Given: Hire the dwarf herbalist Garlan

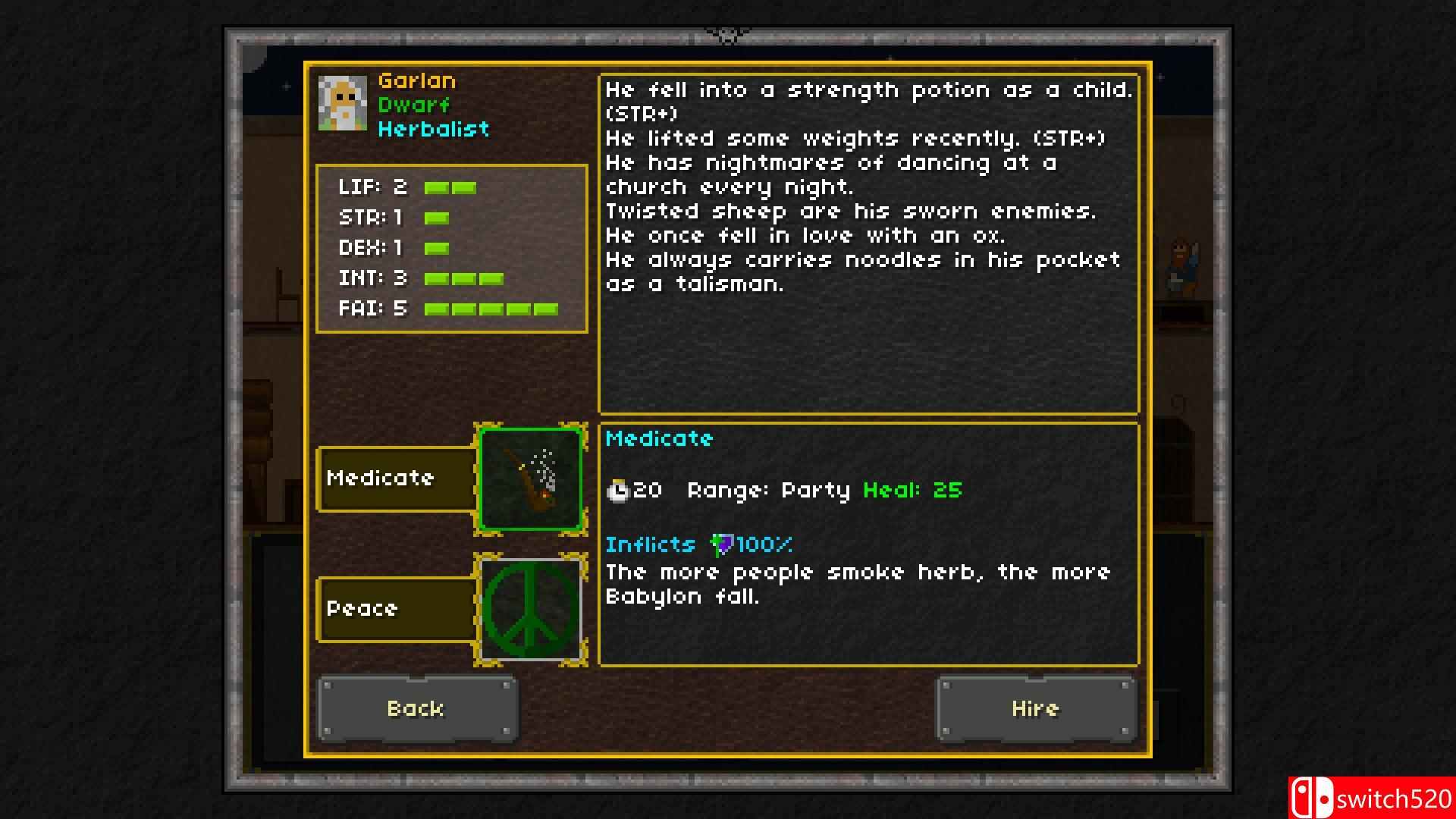Looking at the screenshot, I should point(1036,708).
